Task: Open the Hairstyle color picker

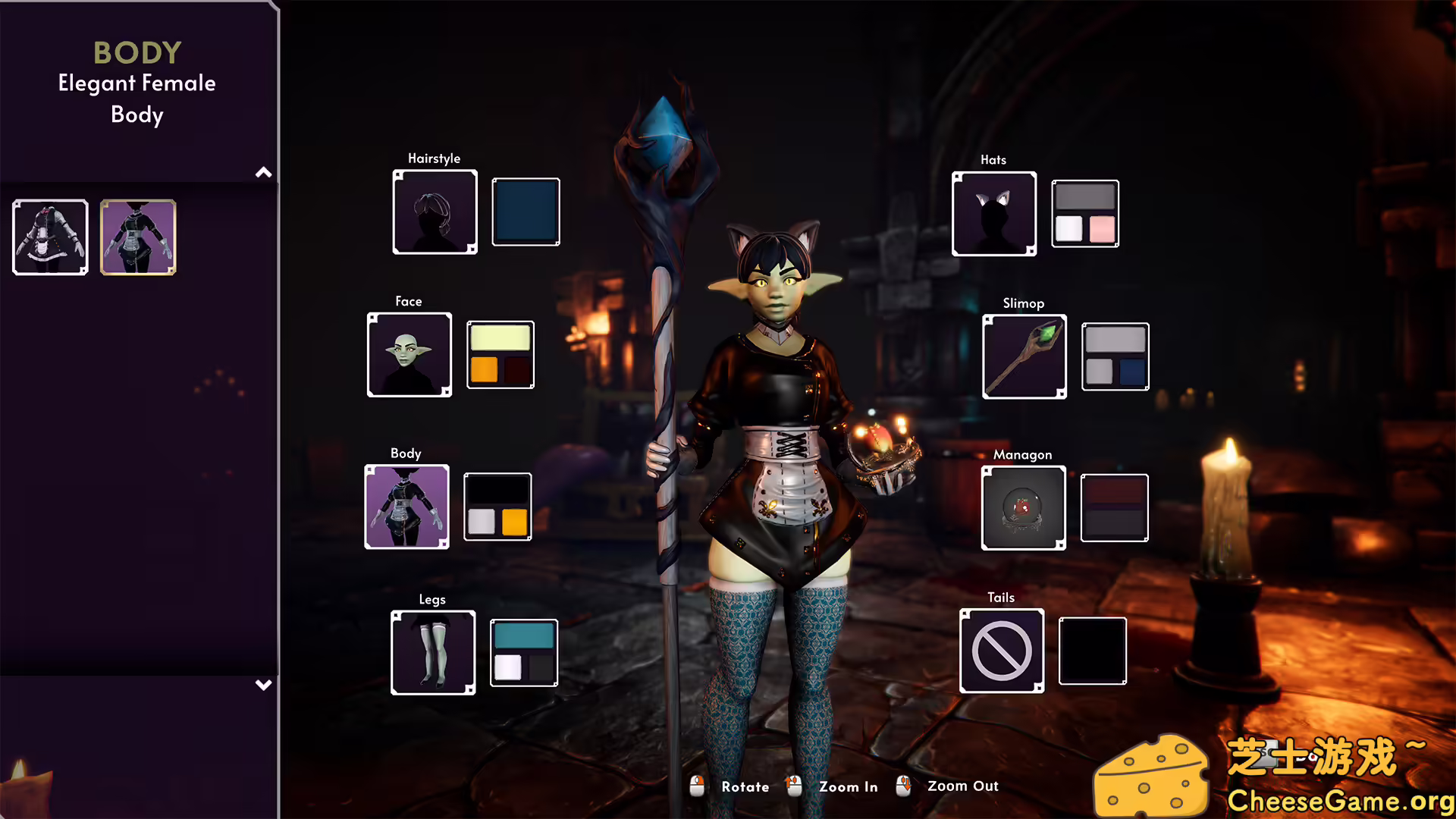Action: pyautogui.click(x=526, y=212)
